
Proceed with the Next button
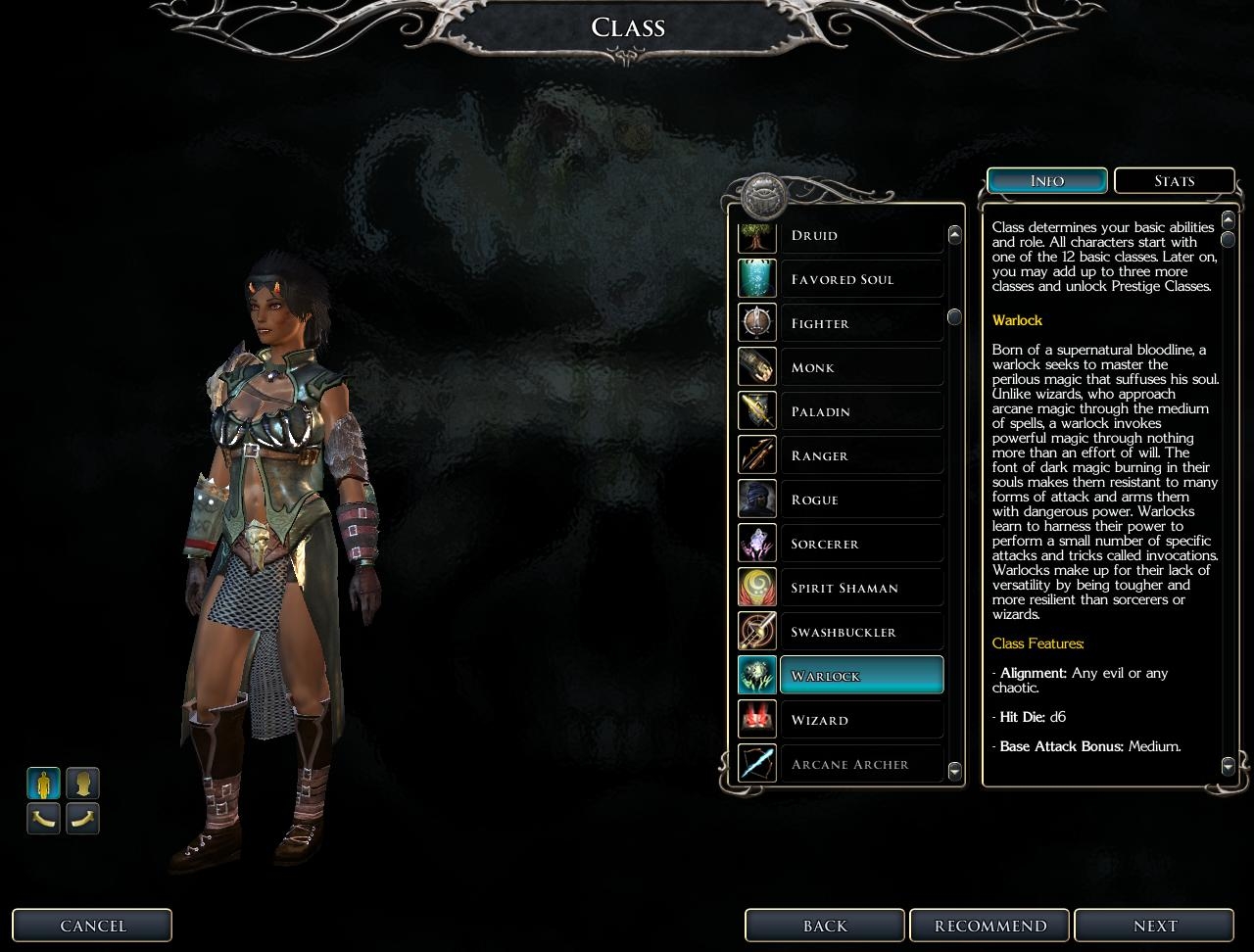[x=1155, y=926]
